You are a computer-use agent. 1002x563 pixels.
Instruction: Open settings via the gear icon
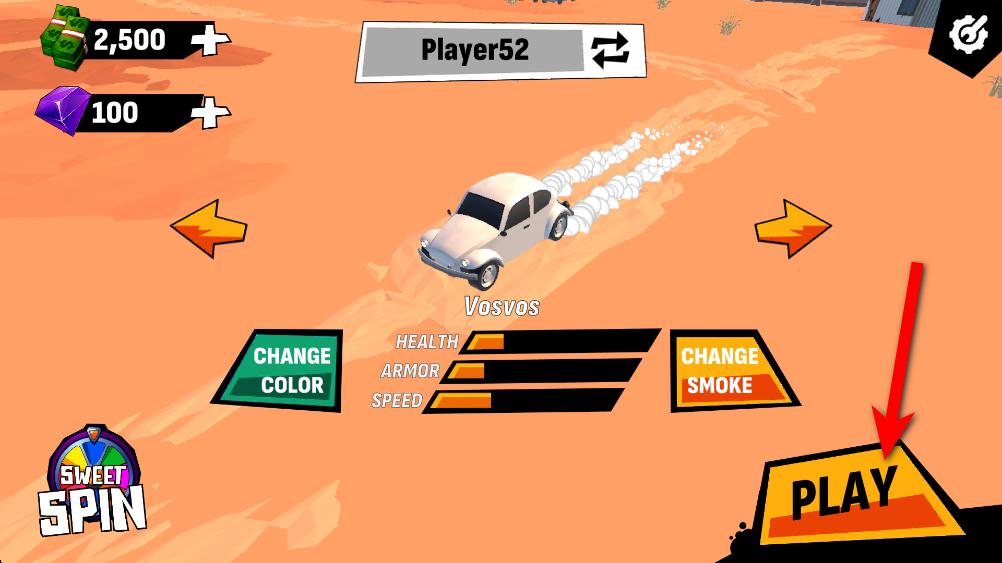pyautogui.click(x=967, y=35)
